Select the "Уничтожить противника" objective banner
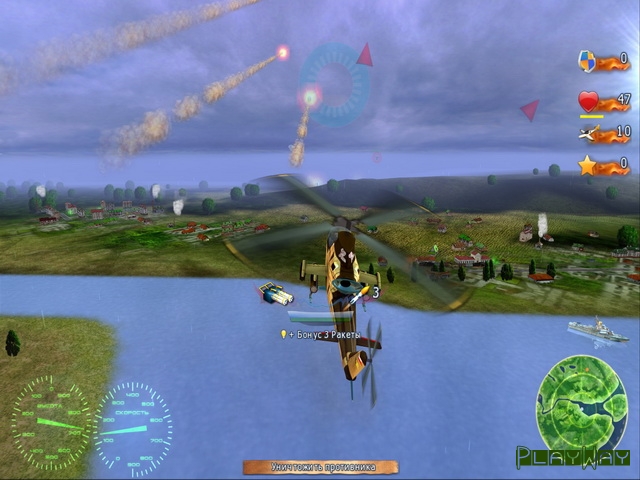 click(x=320, y=467)
